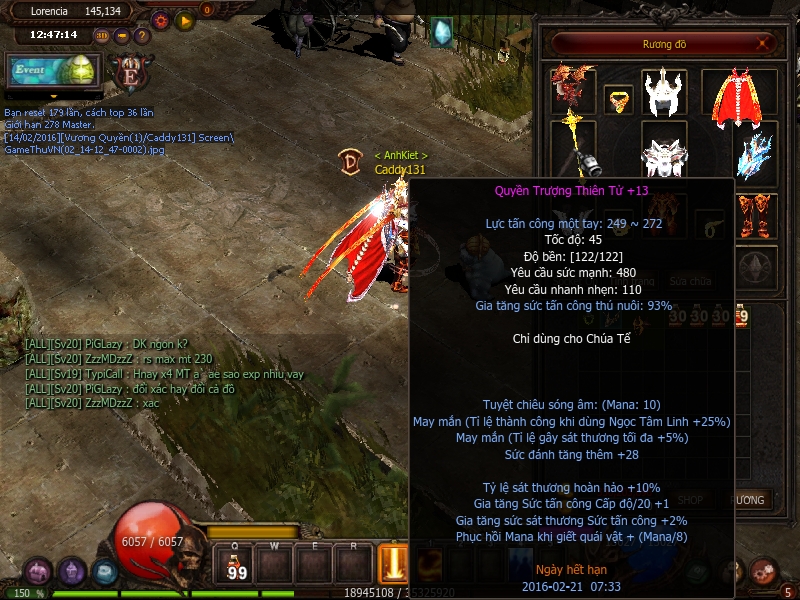Activate the glowing orange skill icon
800x600 pixels.
click(392, 565)
